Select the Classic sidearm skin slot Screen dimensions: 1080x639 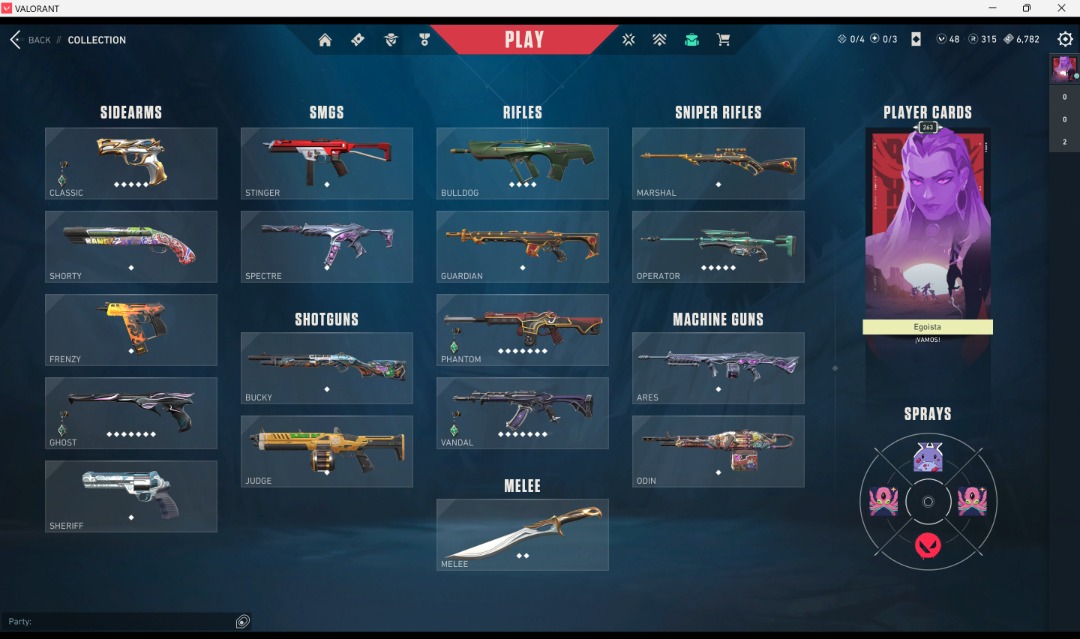coord(131,163)
